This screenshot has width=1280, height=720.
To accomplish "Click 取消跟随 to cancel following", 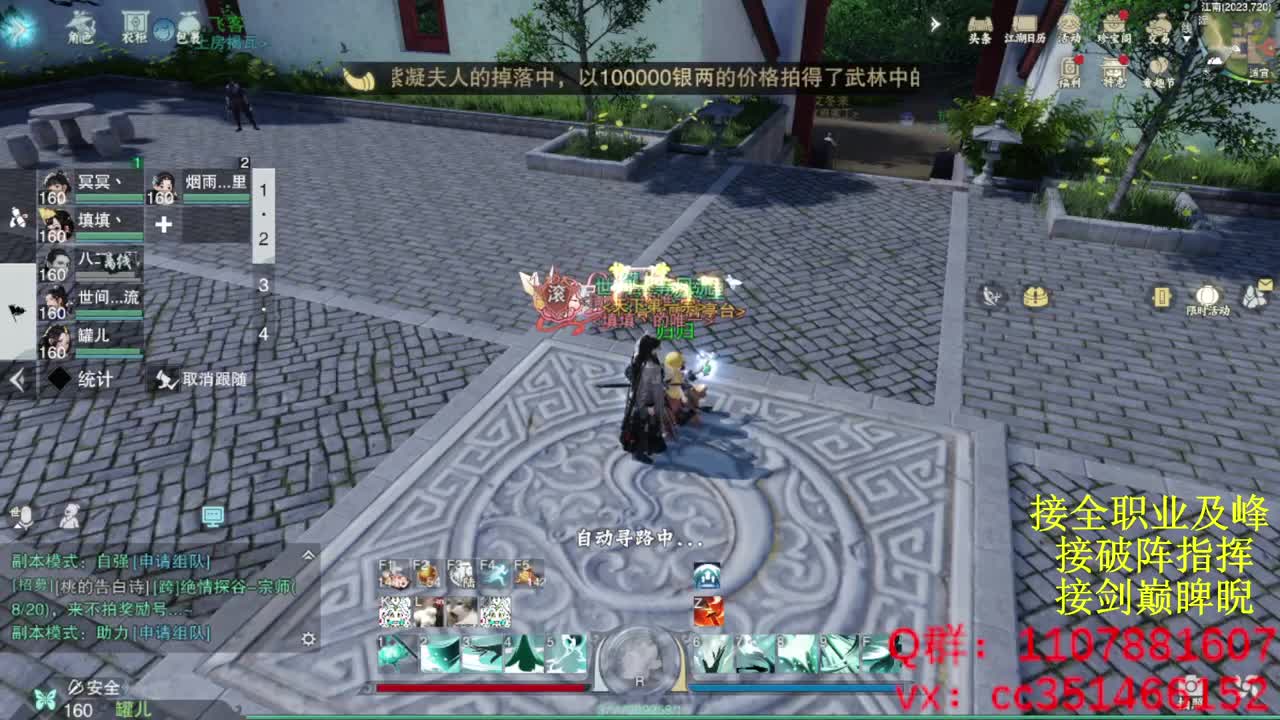I will click(200, 378).
